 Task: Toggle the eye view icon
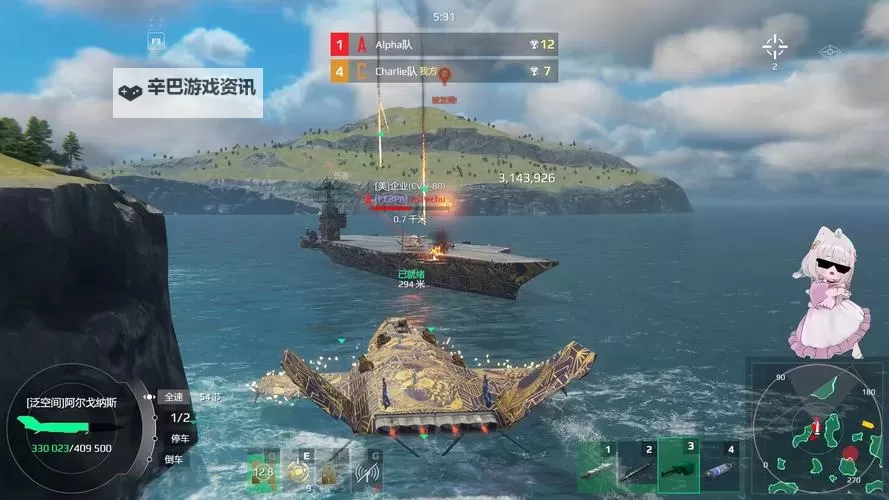point(828,51)
